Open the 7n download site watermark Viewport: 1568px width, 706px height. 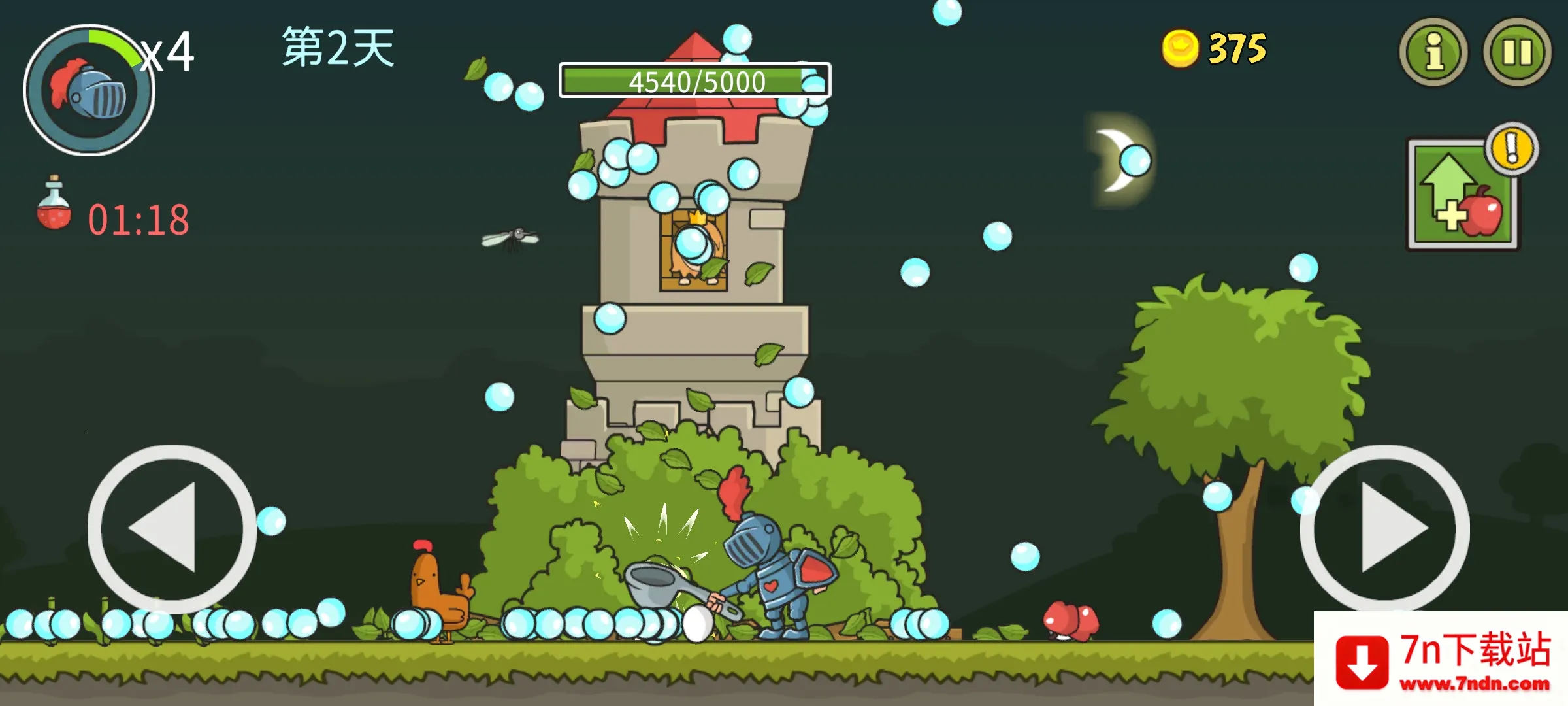[x=1441, y=659]
